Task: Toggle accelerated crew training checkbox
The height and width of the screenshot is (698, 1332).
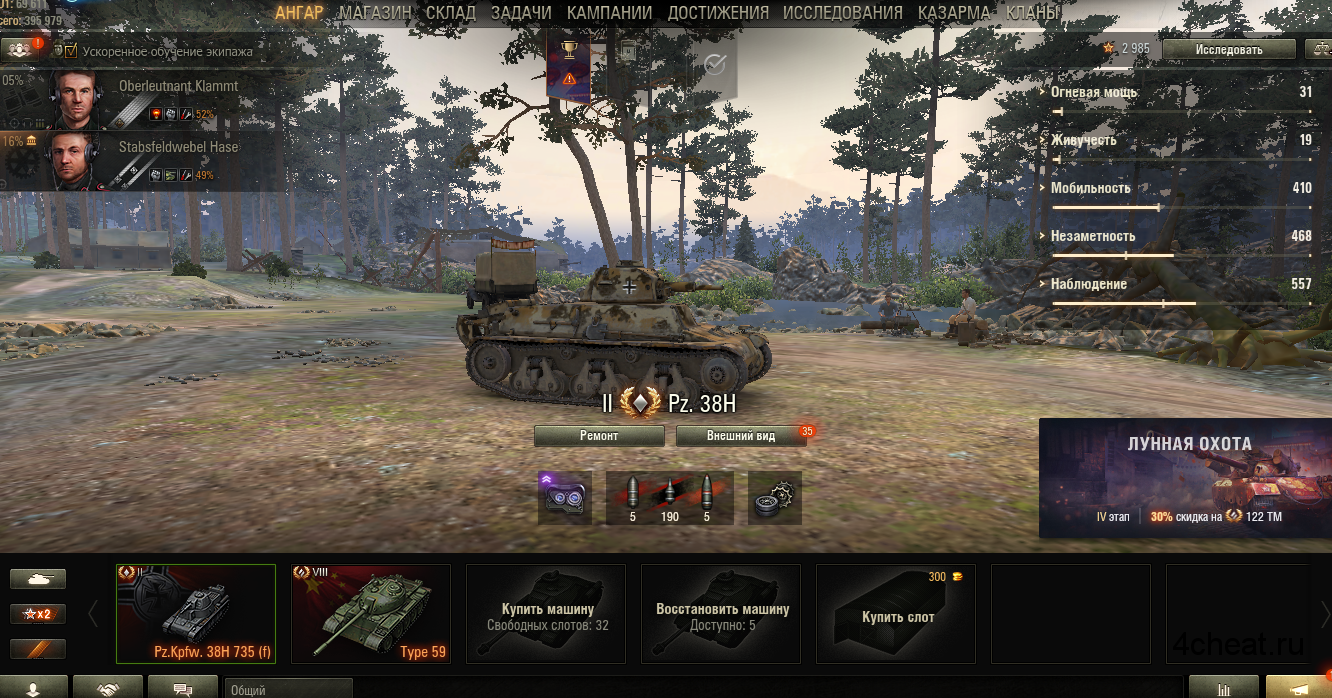Action: [x=71, y=50]
